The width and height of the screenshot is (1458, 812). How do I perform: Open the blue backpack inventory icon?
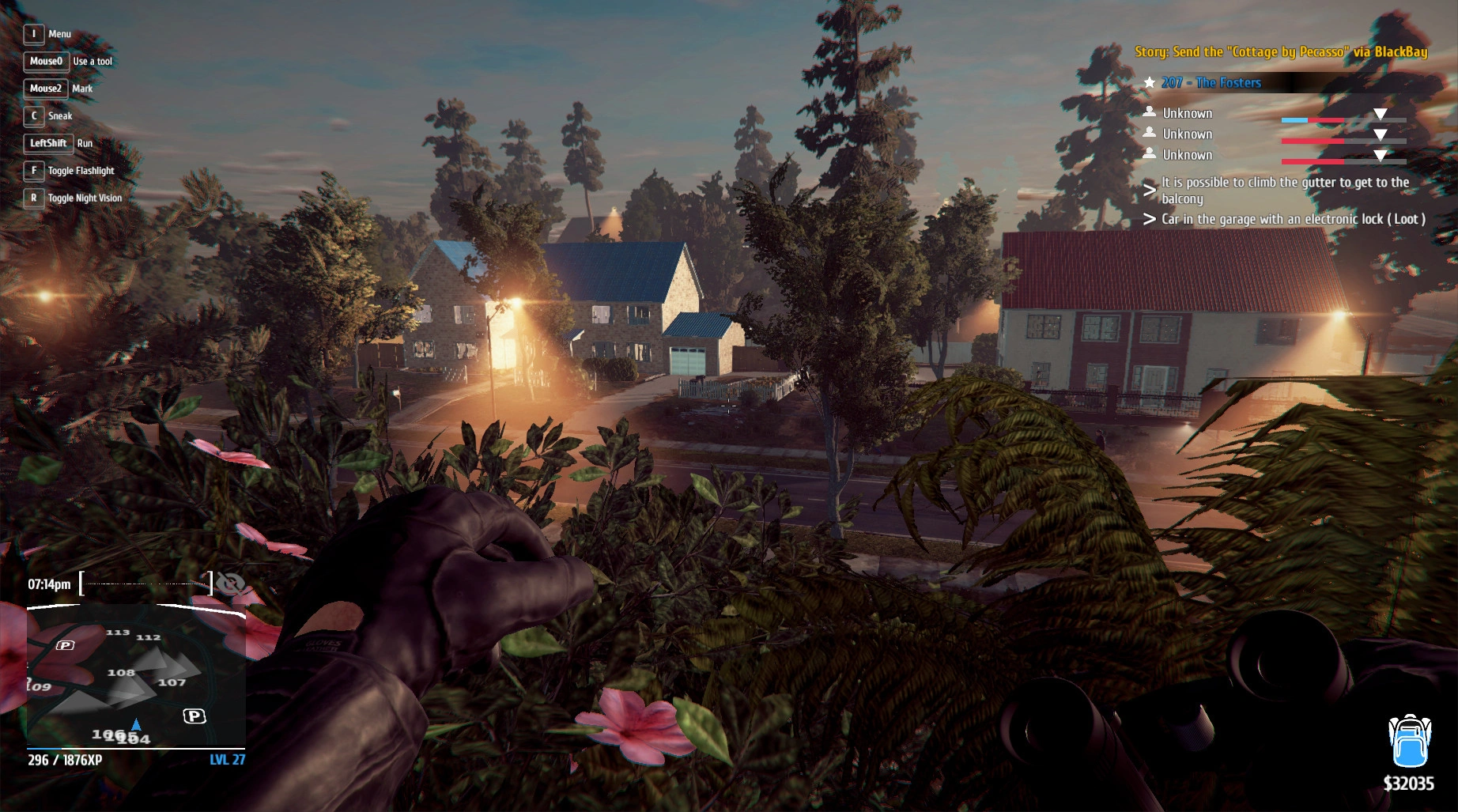1409,741
